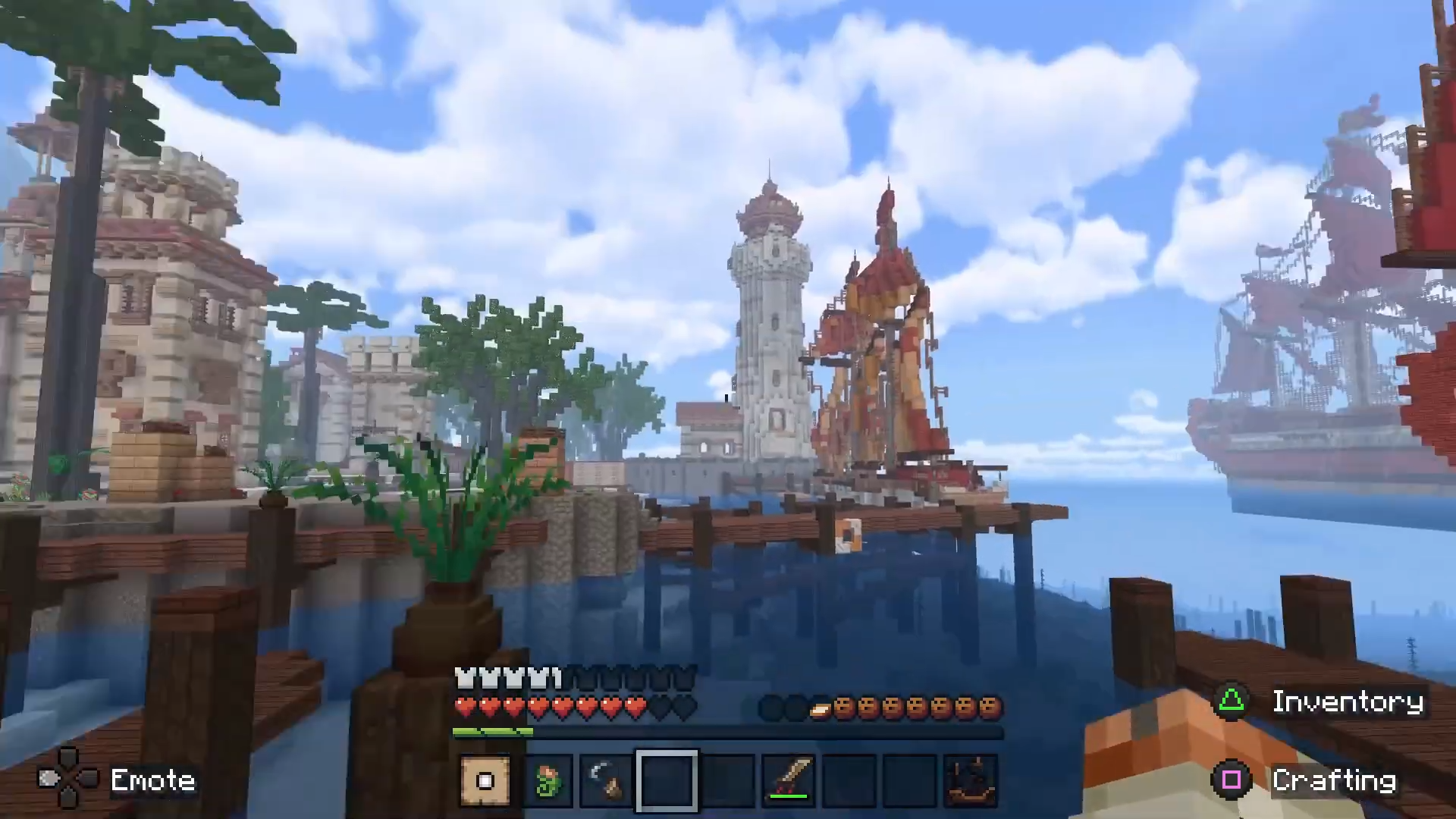The height and width of the screenshot is (819, 1456).
Task: Open the Inventory
Action: point(1321,702)
